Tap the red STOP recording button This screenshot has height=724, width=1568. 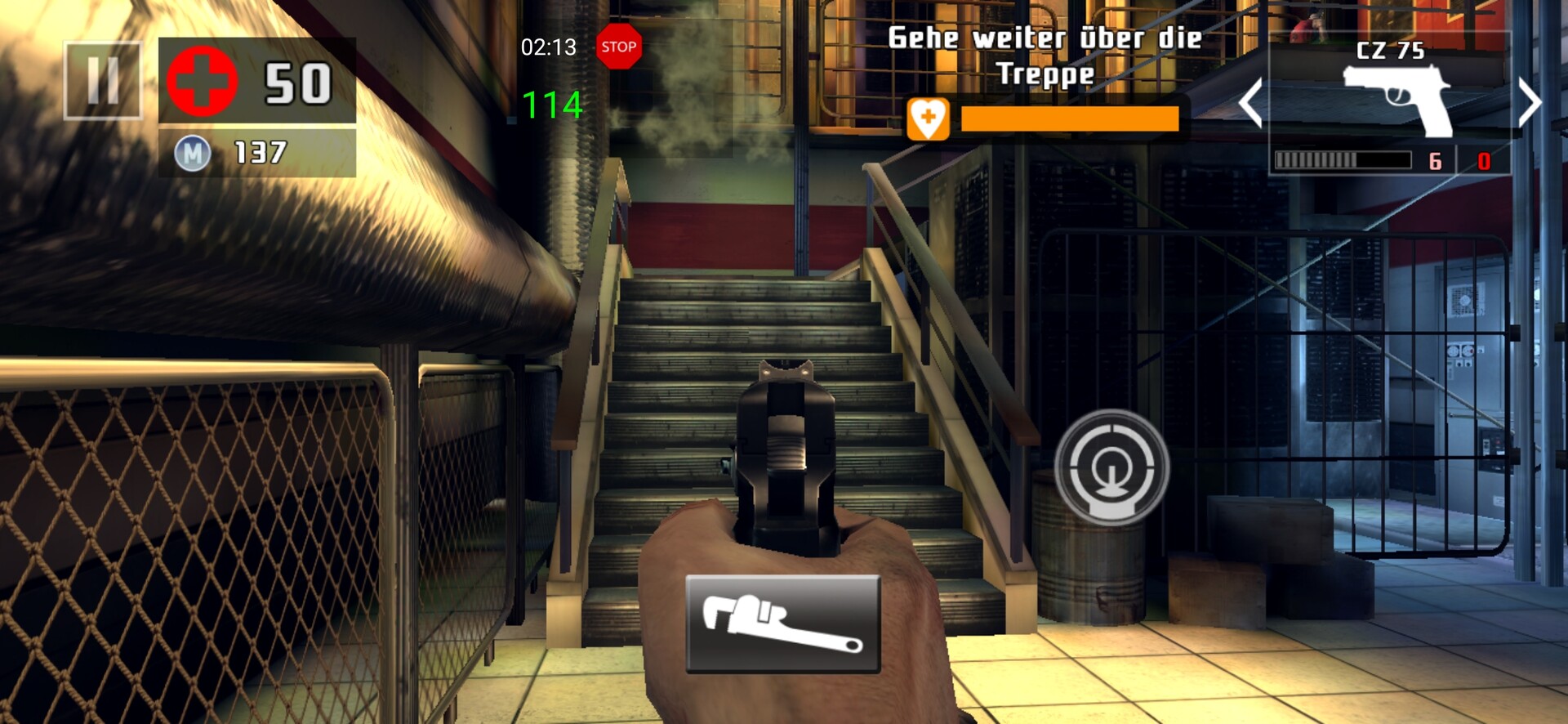click(x=618, y=47)
